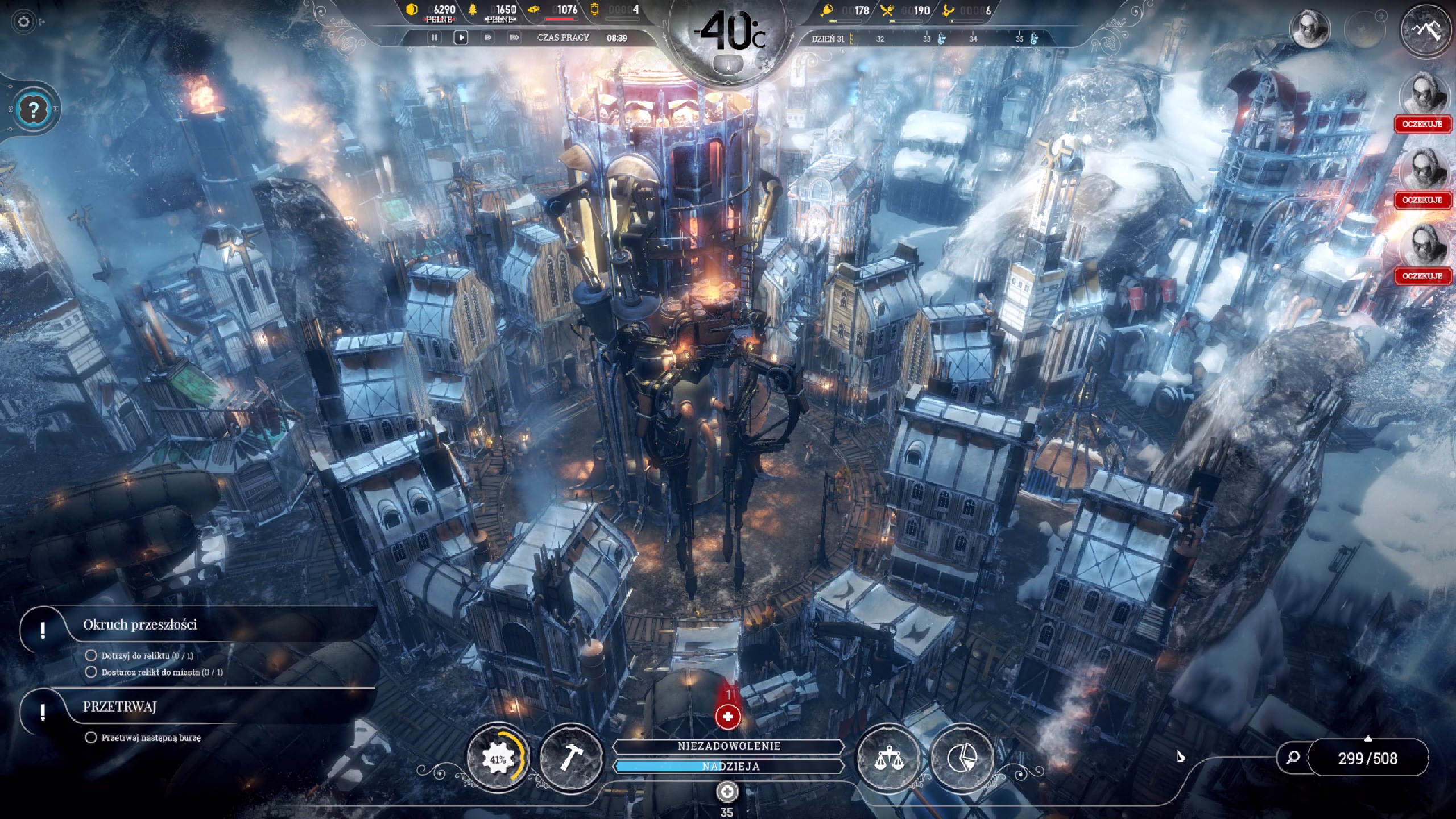Image resolution: width=1456 pixels, height=819 pixels.
Task: Click the magnifier search button
Action: [x=1293, y=758]
